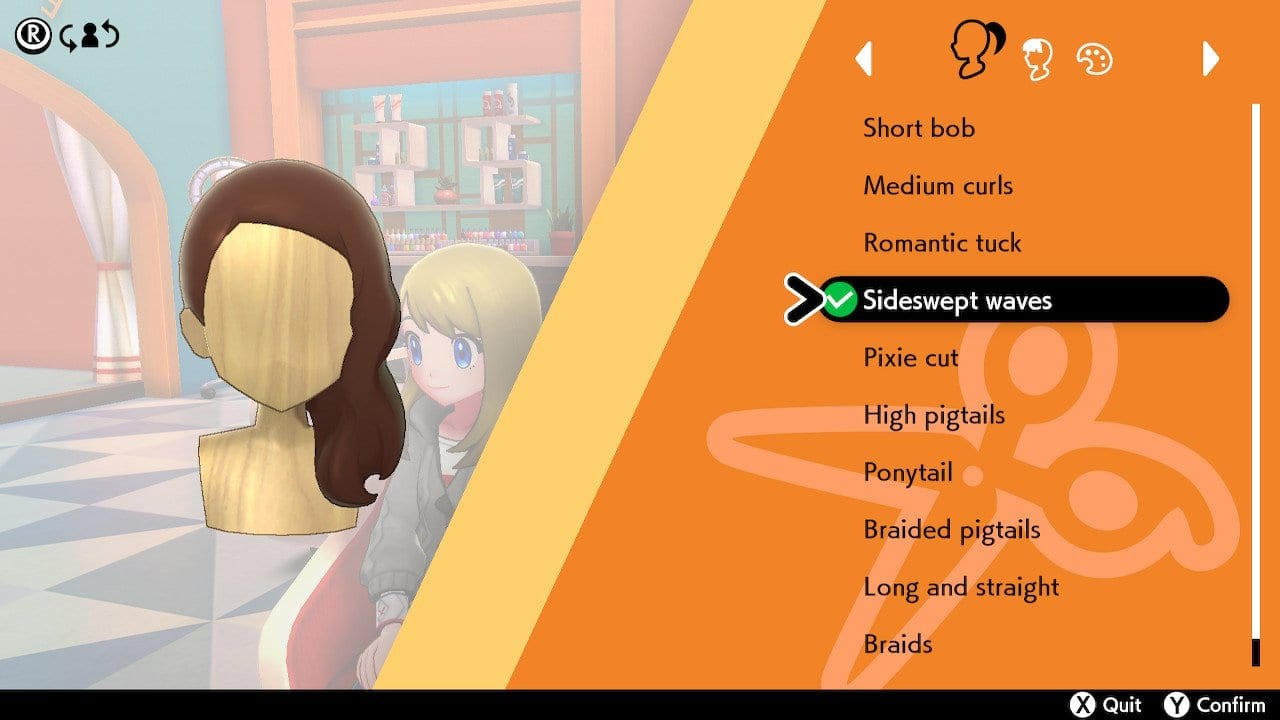Choose the Braids hairstyle

(896, 644)
